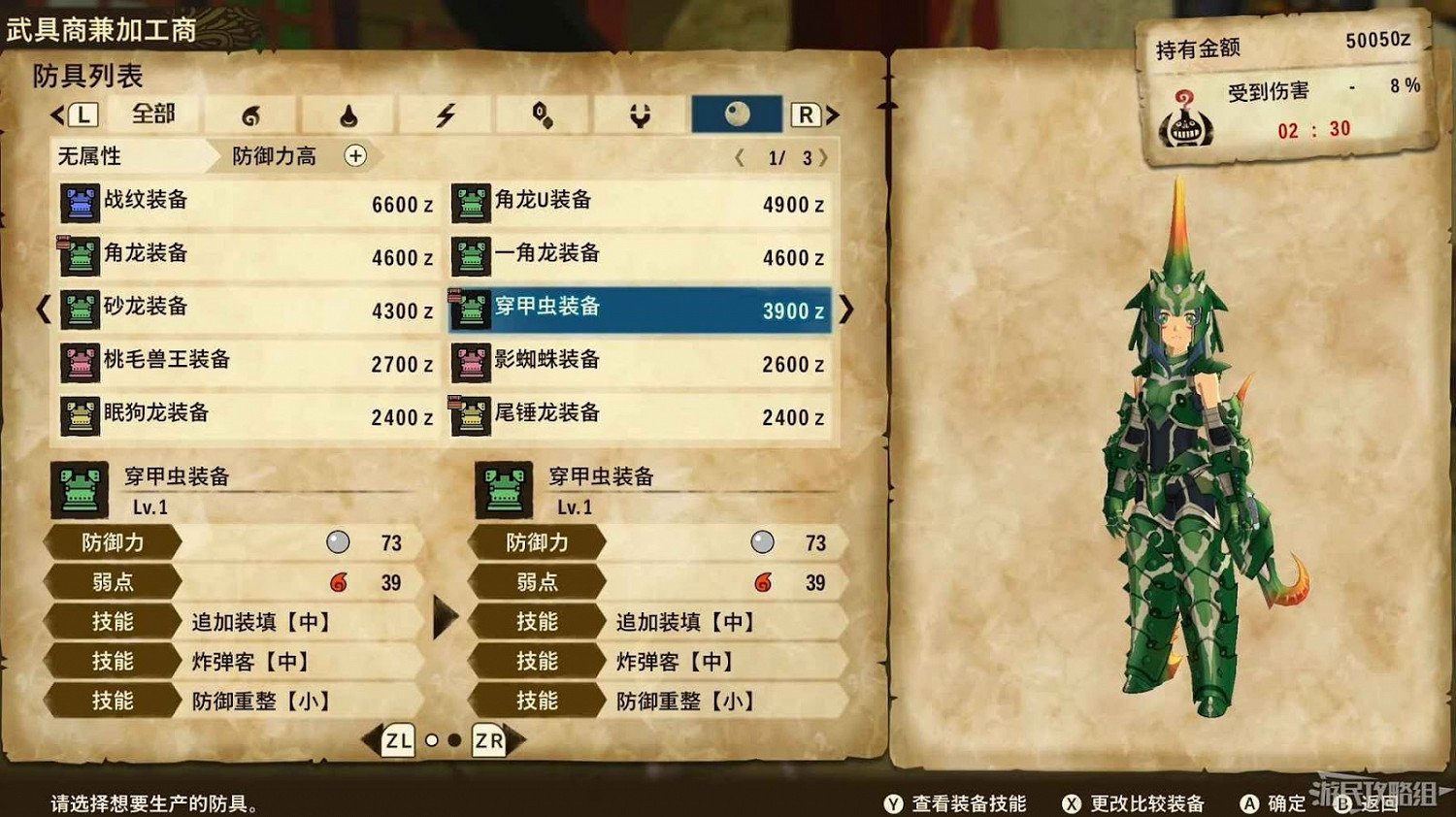
Task: Select the thunder element filter icon
Action: point(445,114)
